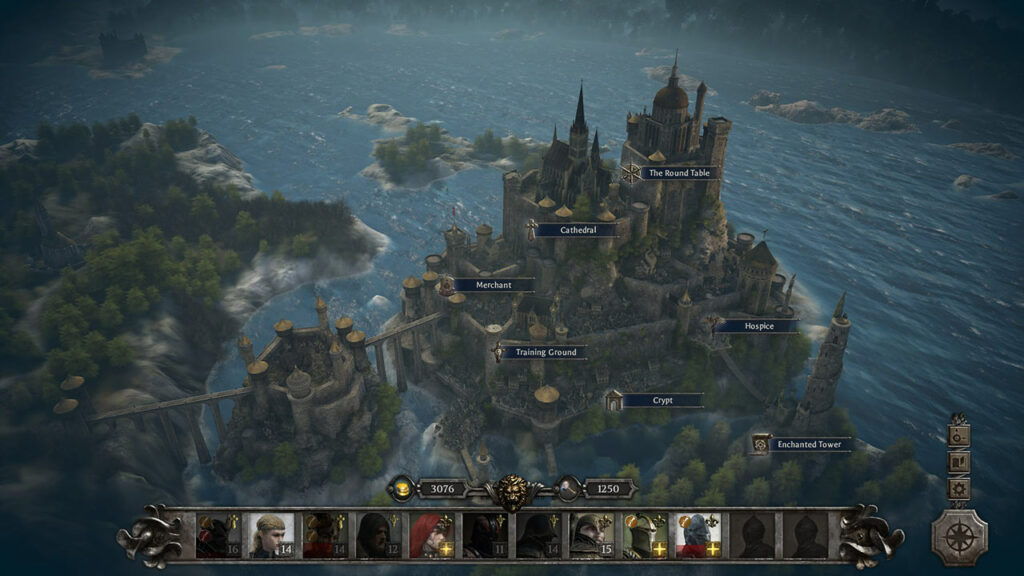
Task: Go to the Hospice
Action: coord(758,325)
